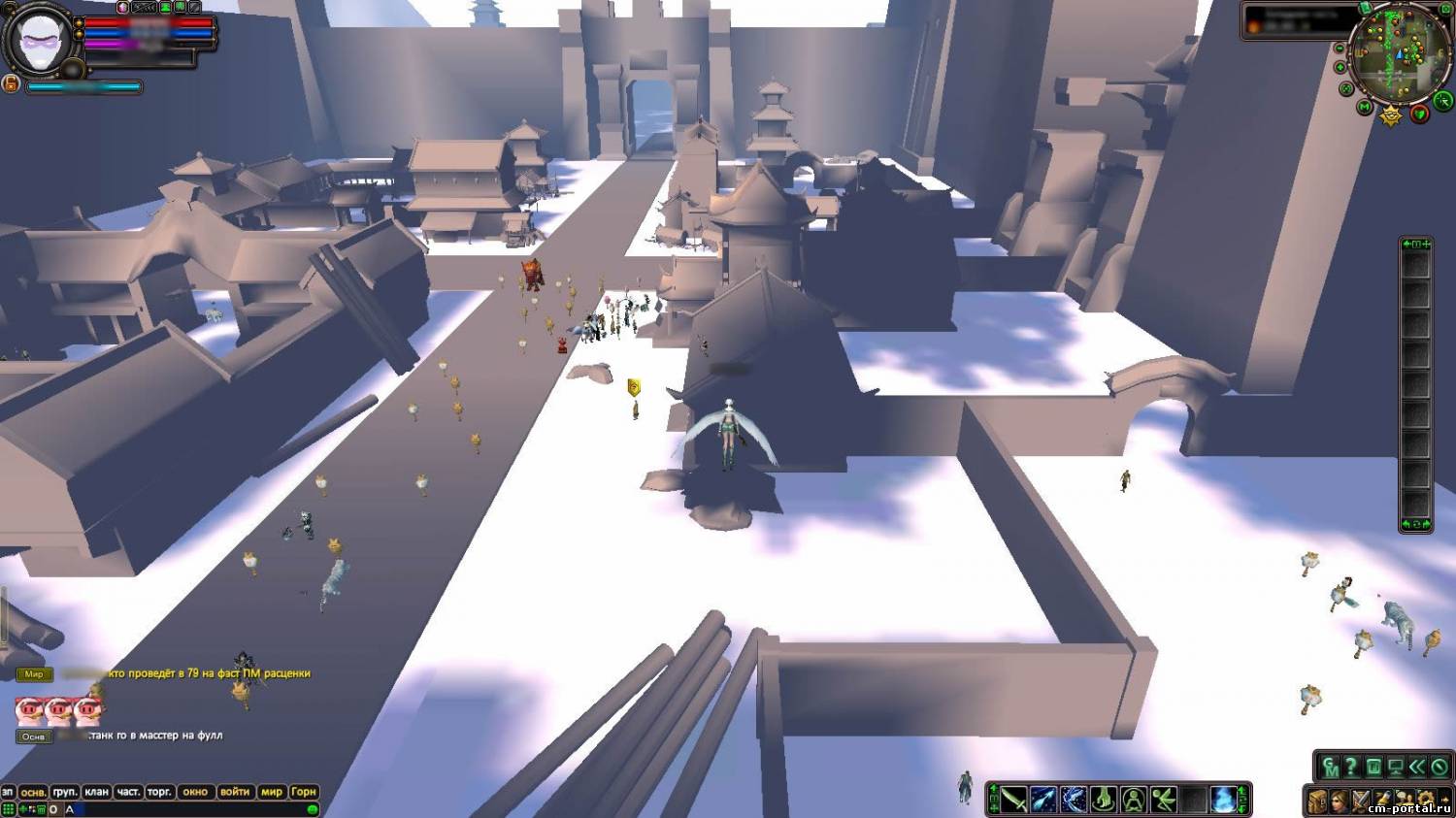Open the inventory backpack icon

pyautogui.click(x=1317, y=802)
